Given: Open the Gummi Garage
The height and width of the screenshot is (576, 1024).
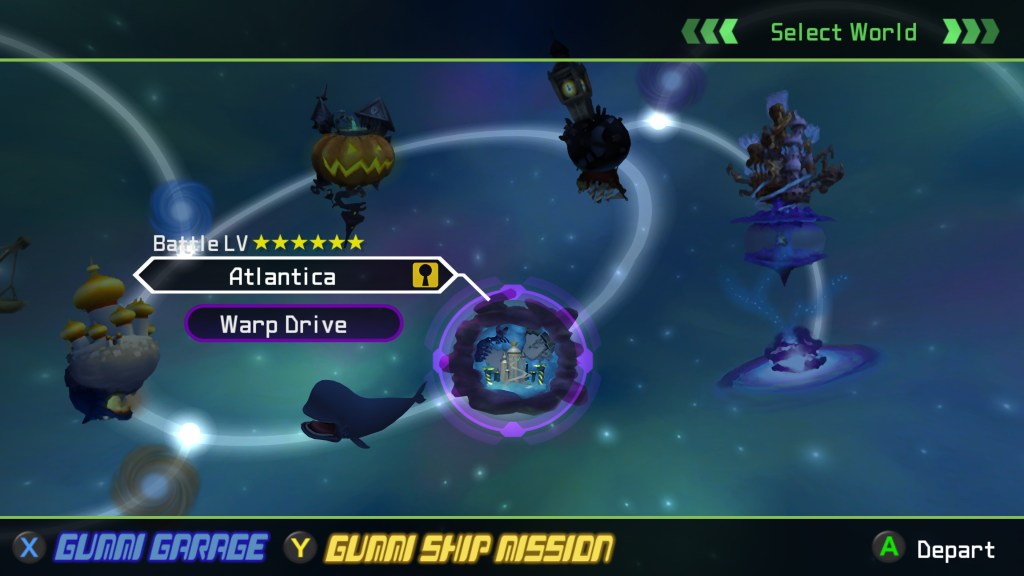Looking at the screenshot, I should point(160,548).
